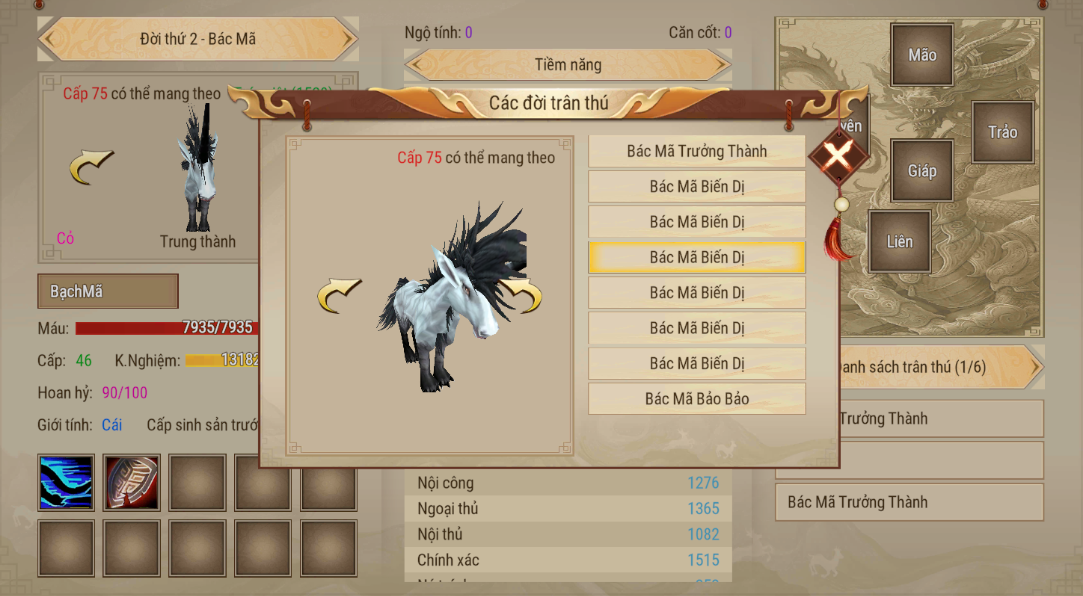Screen dimensions: 1083x596
Task: Select Bác Mã Trưởng Thành in pet list
Action: [x=908, y=502]
